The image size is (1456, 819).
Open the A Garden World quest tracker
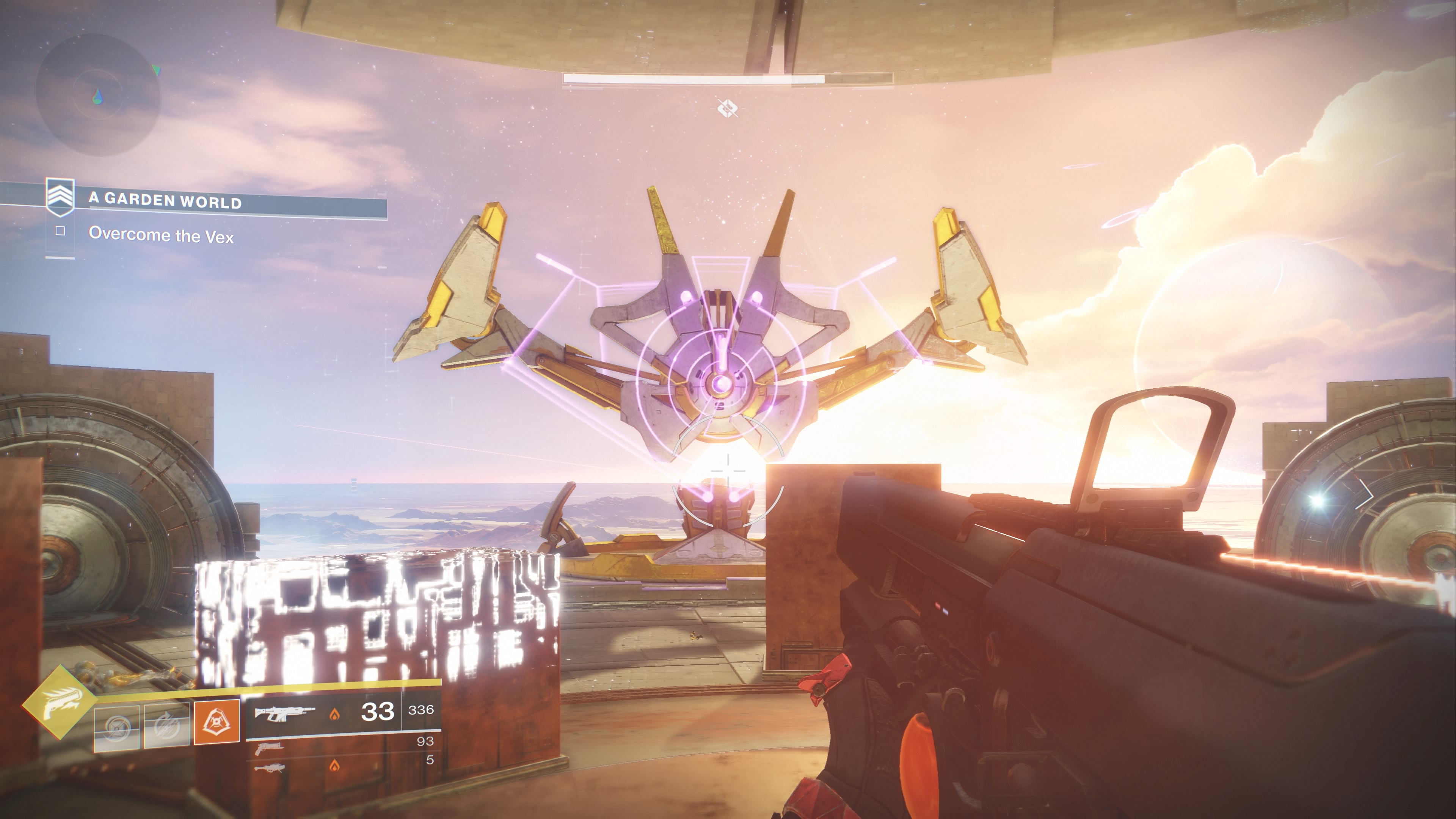[165, 200]
